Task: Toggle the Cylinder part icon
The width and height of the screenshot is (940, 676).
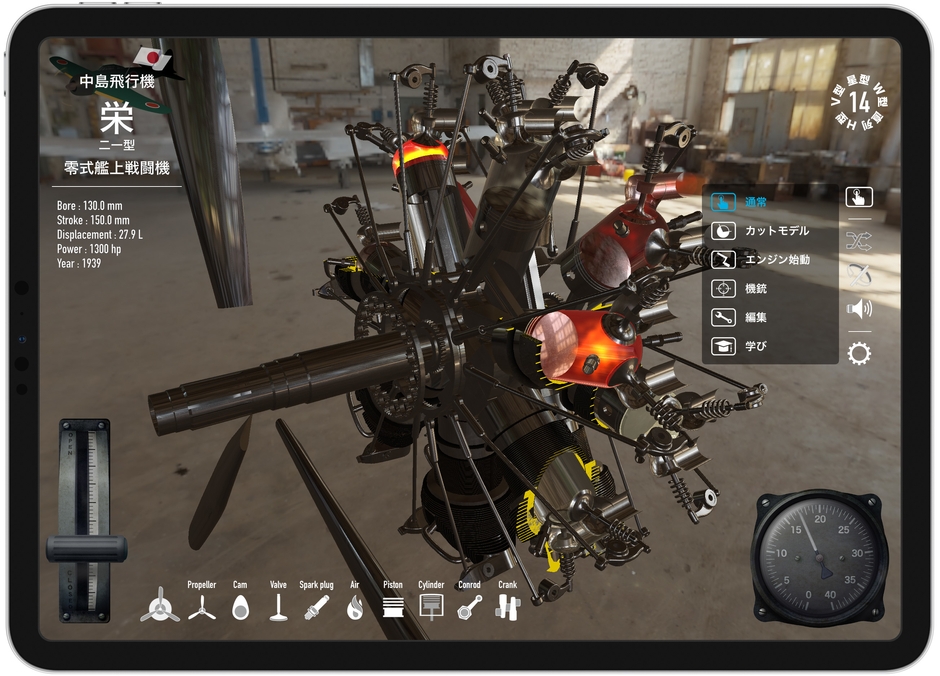Action: click(431, 606)
